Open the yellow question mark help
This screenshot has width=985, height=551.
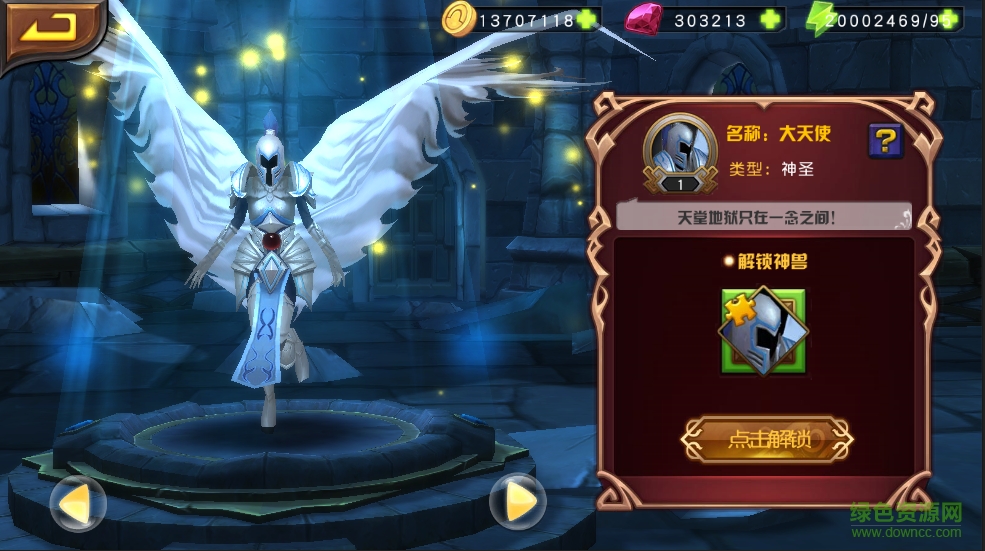[885, 140]
